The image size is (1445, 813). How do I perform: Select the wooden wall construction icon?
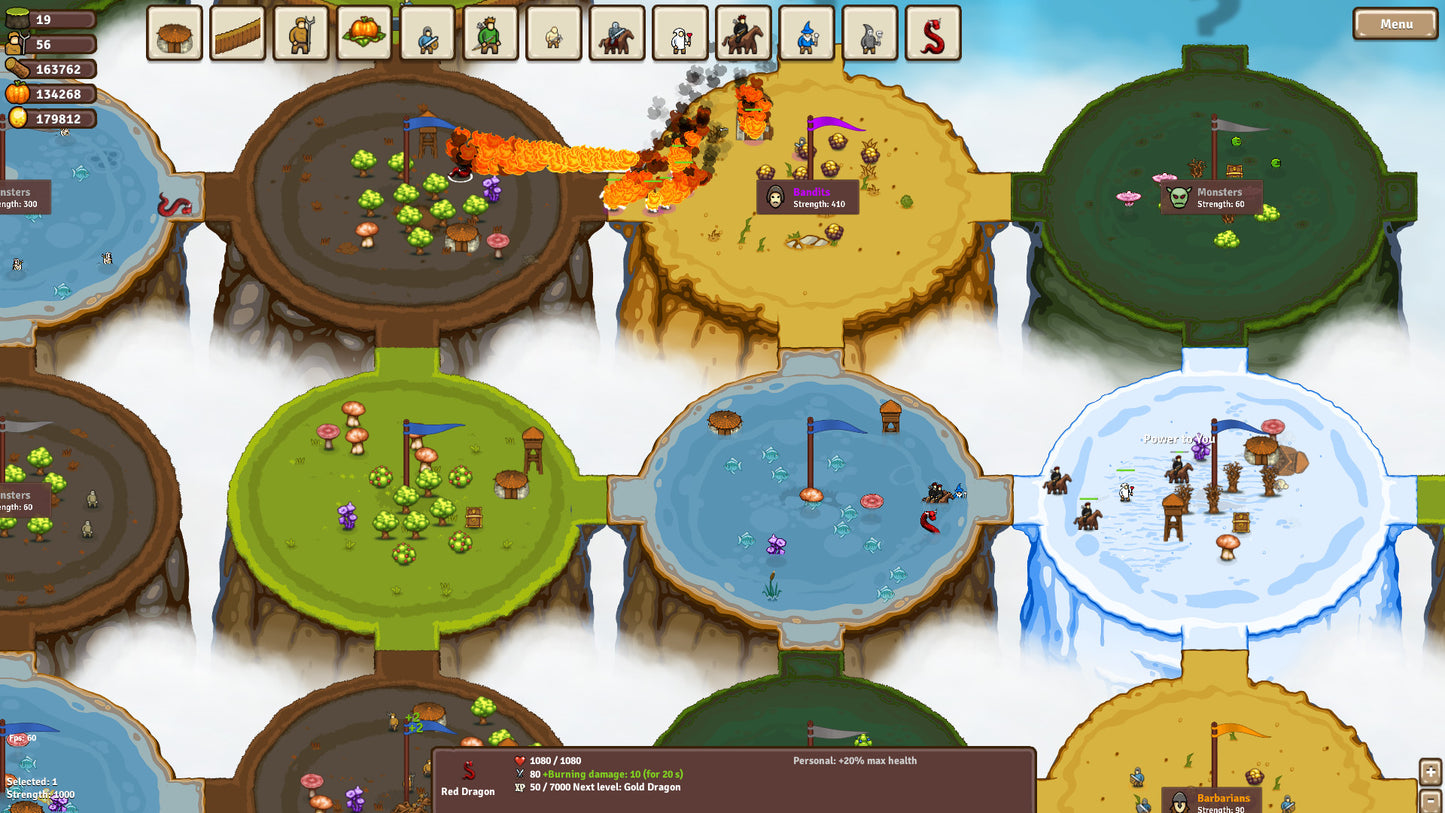point(237,33)
